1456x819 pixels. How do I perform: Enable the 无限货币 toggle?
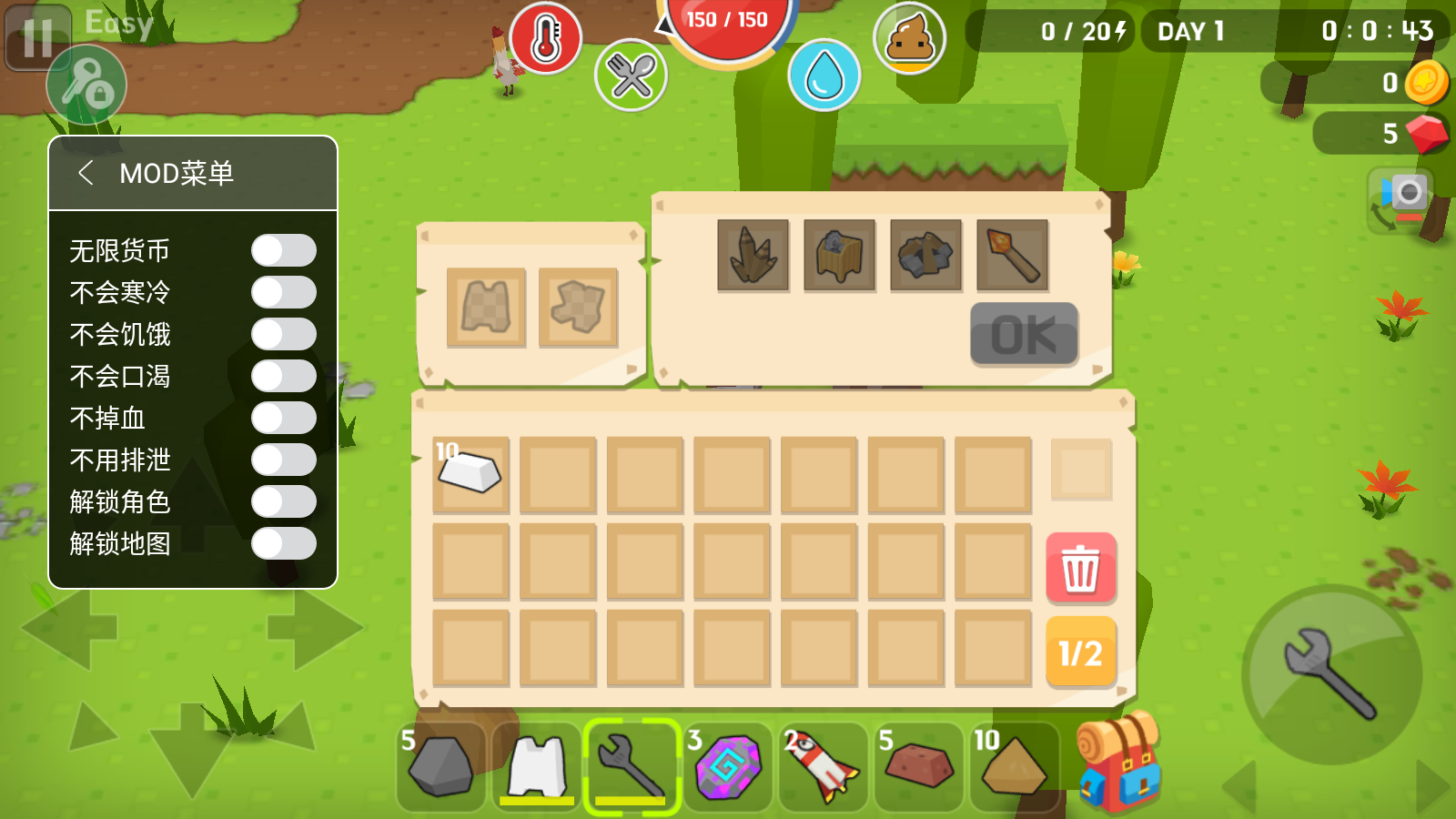[284, 249]
